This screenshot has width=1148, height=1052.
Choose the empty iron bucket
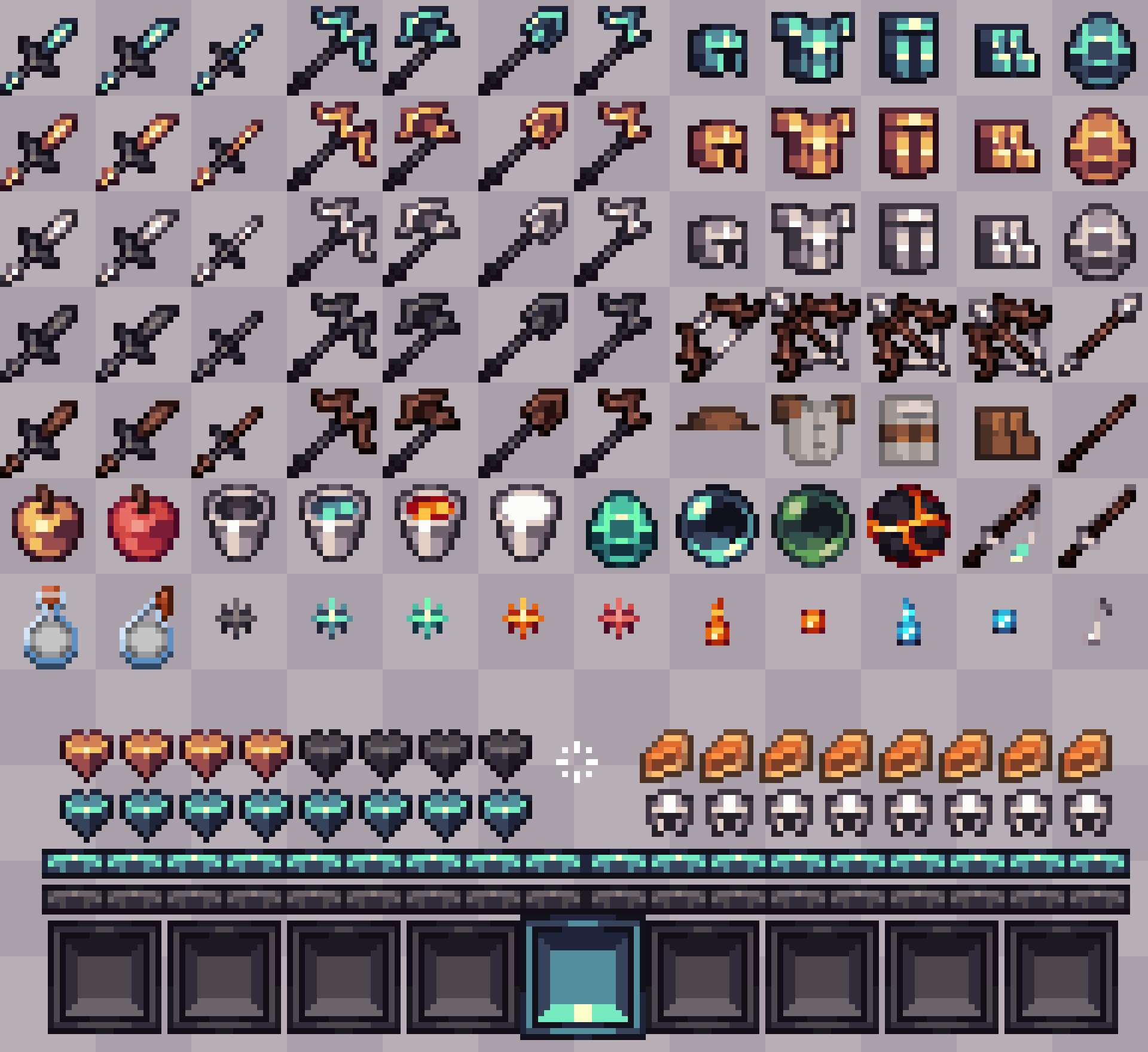point(239,526)
